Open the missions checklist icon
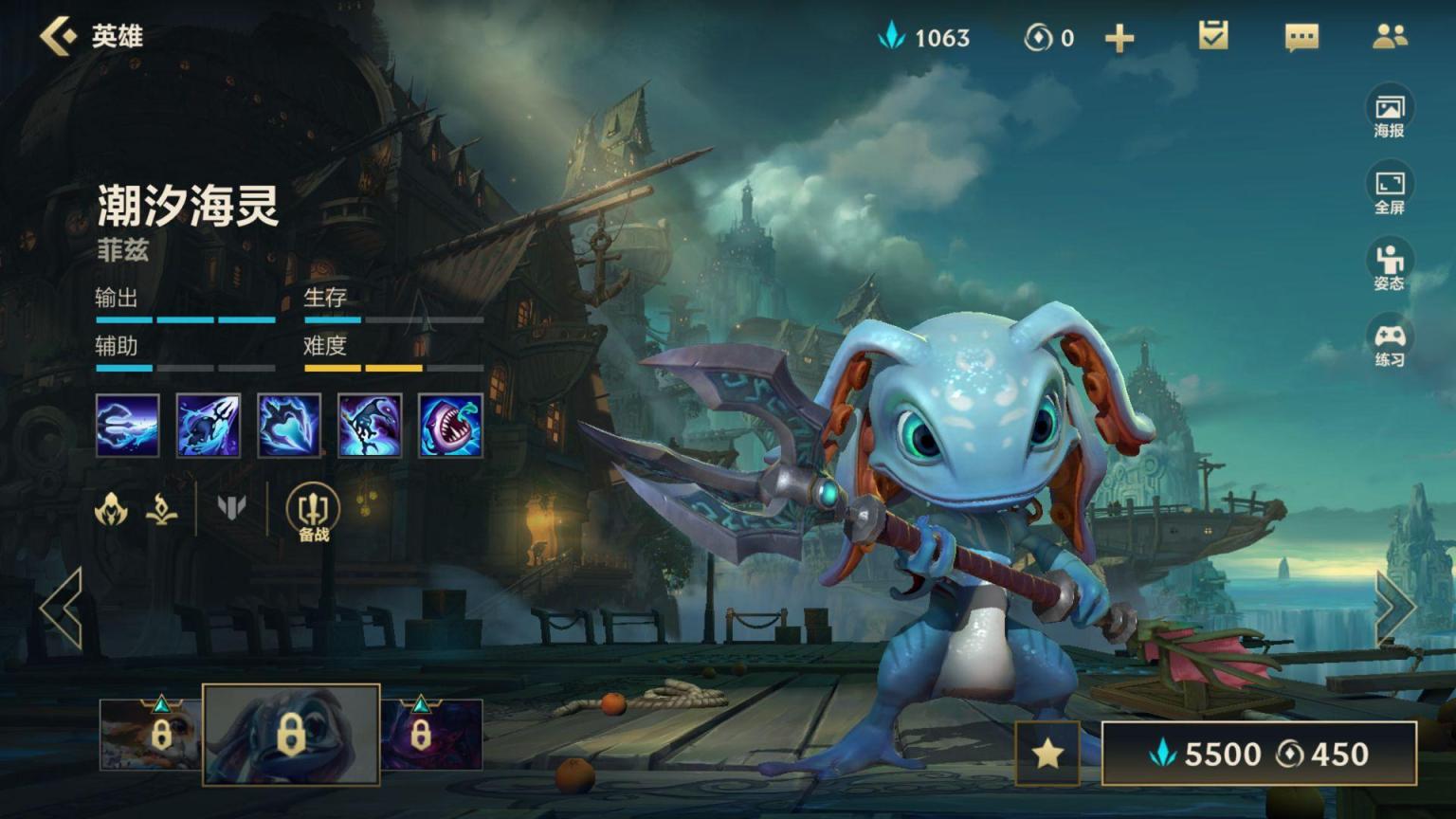The image size is (1456, 819). pyautogui.click(x=1212, y=37)
